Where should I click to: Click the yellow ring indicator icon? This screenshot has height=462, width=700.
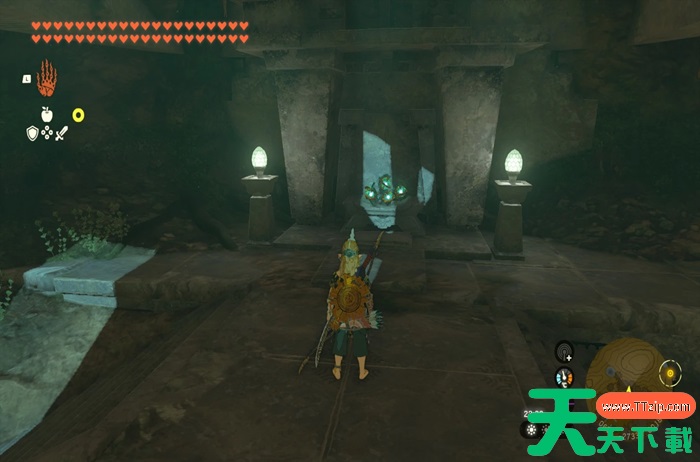pos(78,115)
